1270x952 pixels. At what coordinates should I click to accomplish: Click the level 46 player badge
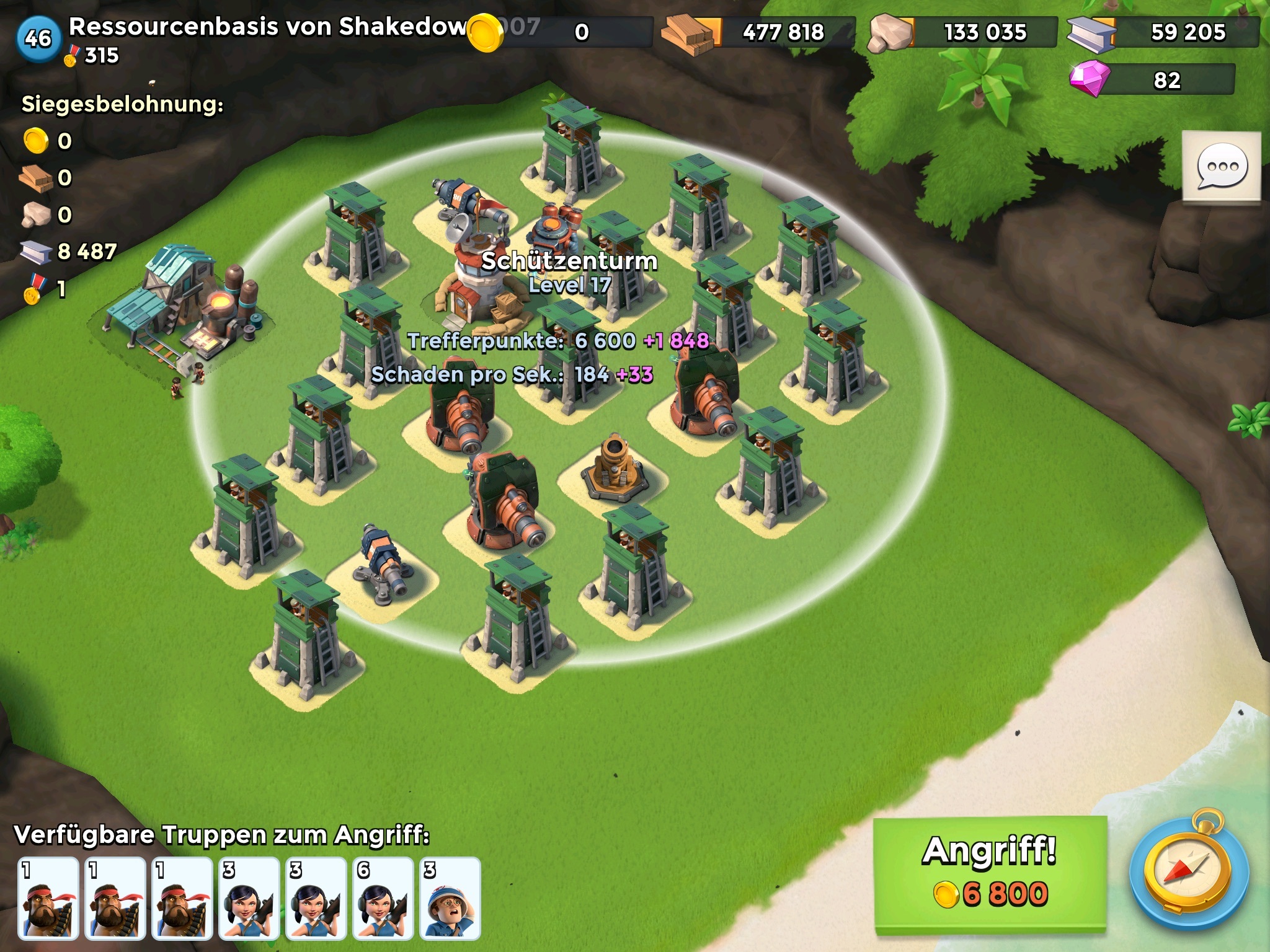(38, 38)
